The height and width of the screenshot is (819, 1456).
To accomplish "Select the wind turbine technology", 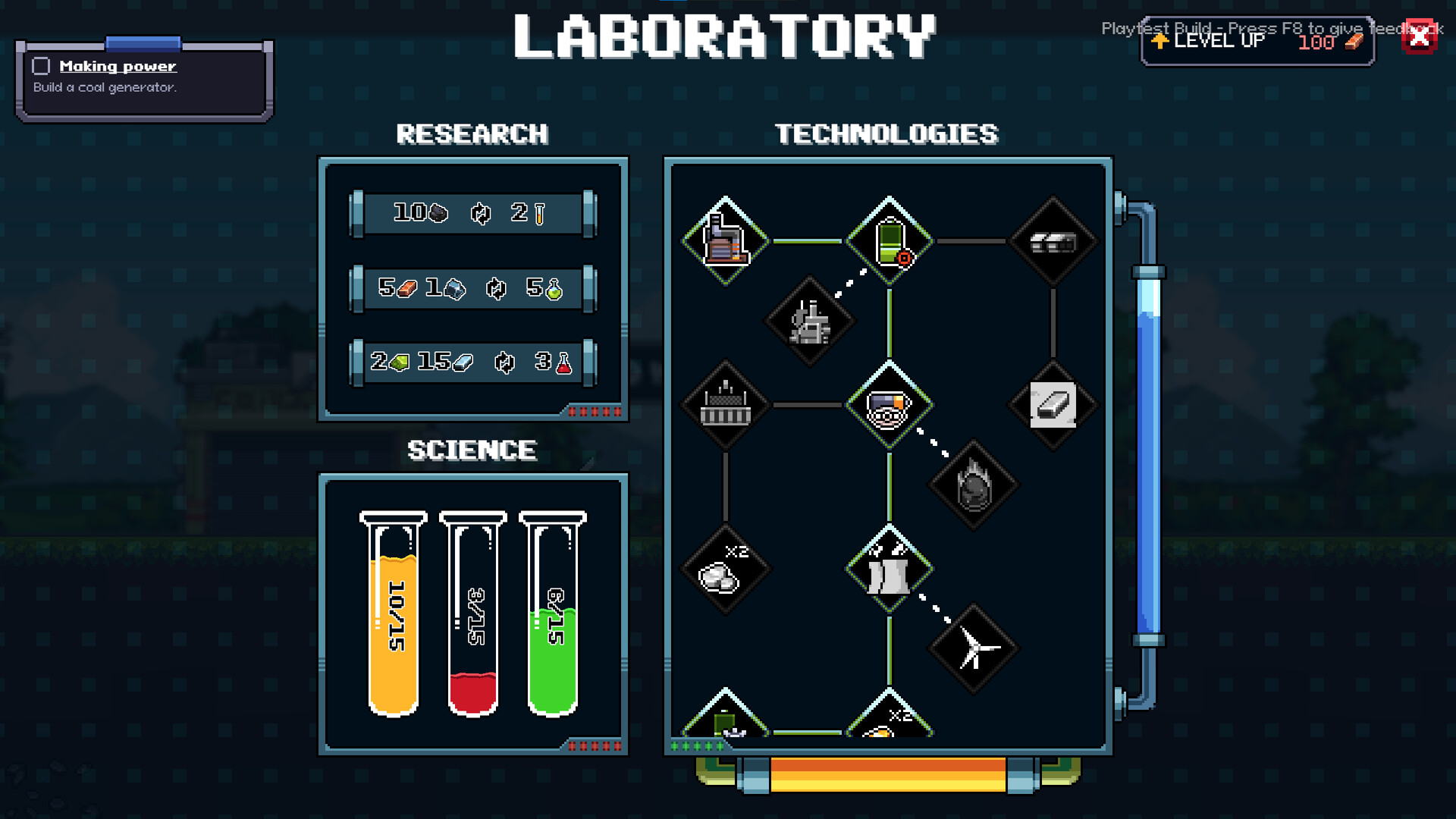I will point(974,648).
